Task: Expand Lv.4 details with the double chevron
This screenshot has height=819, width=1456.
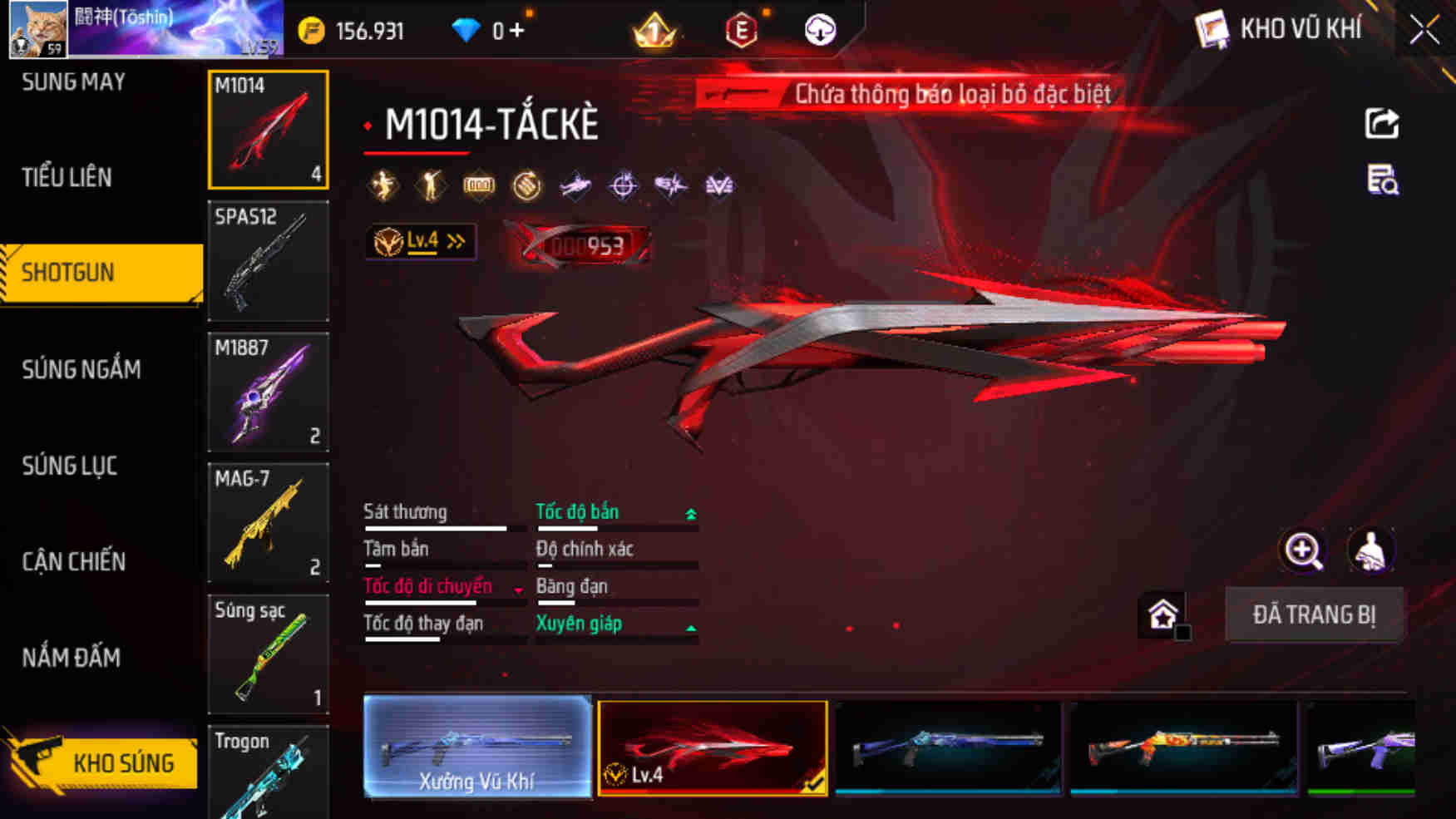Action: (x=454, y=239)
